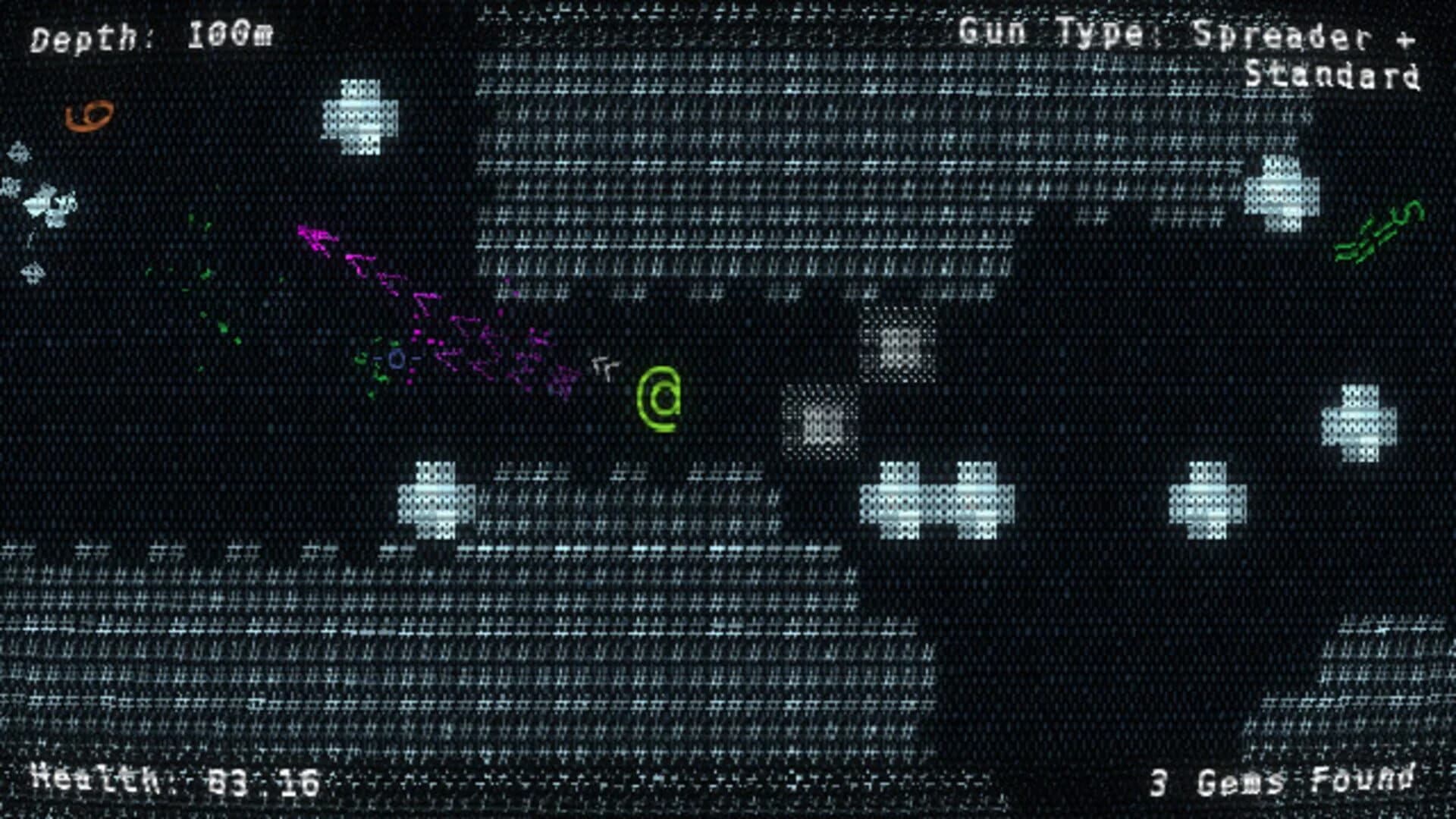Click the Gun Type: Spreader + Standard label
Viewport: 1456px width, 819px height.
click(1191, 53)
